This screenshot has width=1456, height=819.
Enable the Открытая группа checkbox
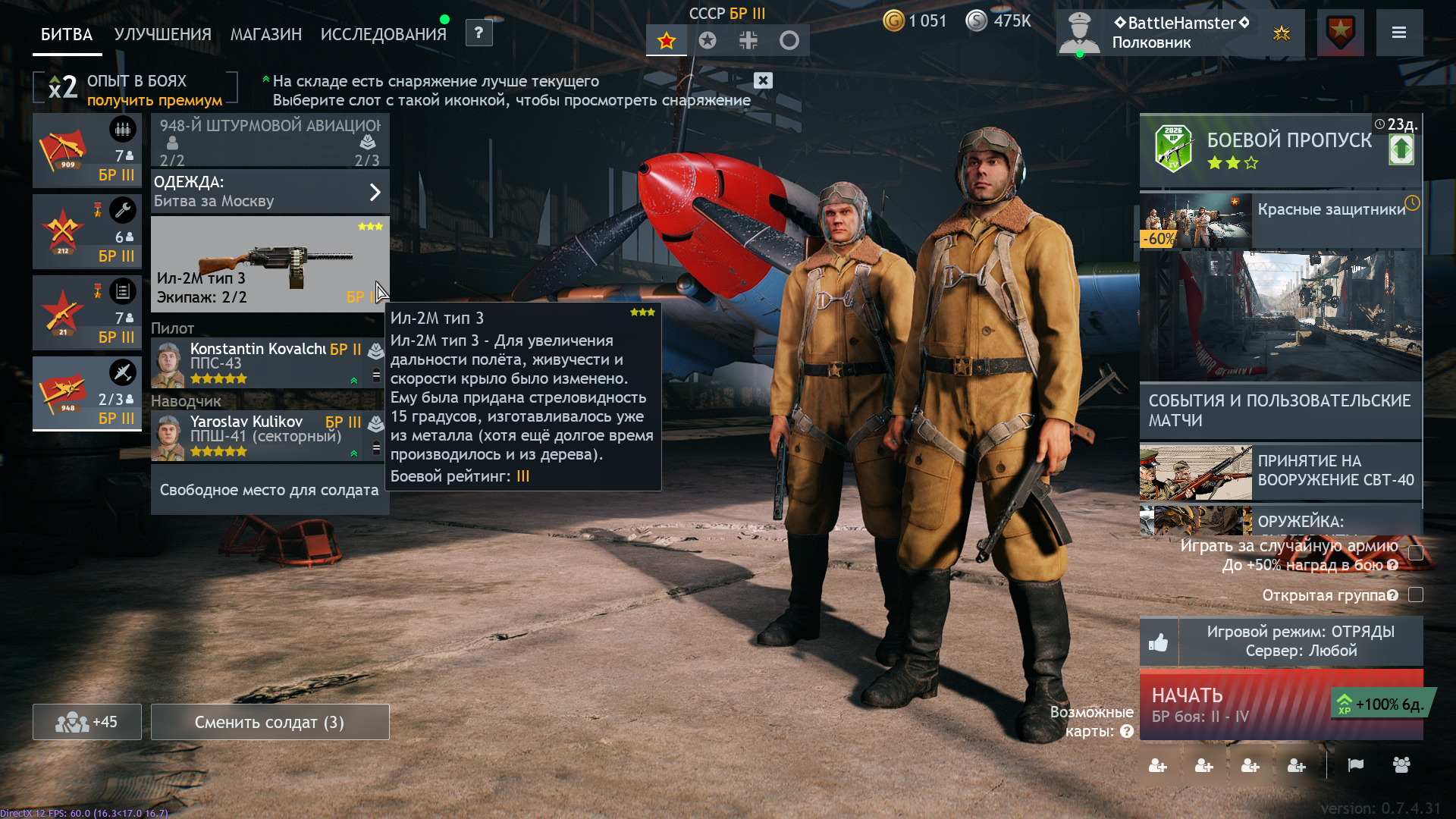(1415, 595)
